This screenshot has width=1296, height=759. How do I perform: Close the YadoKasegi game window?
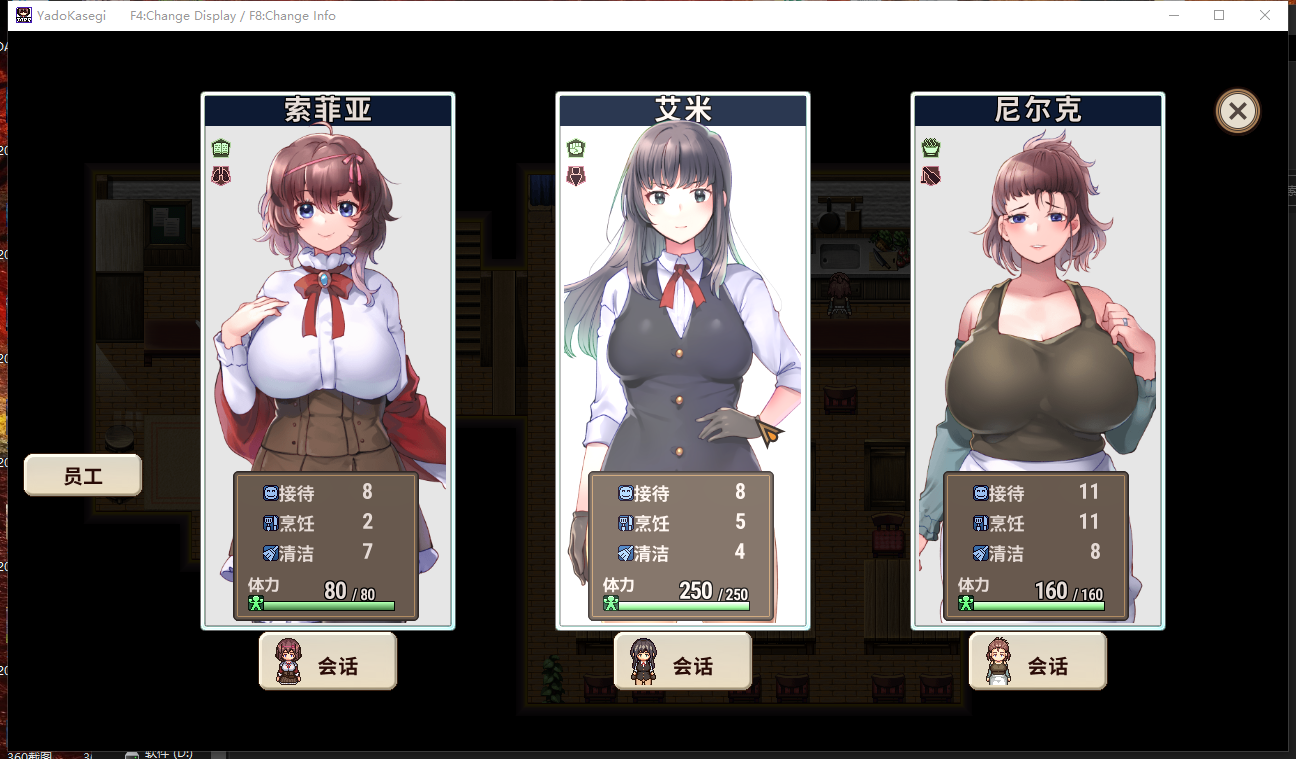click(1265, 16)
